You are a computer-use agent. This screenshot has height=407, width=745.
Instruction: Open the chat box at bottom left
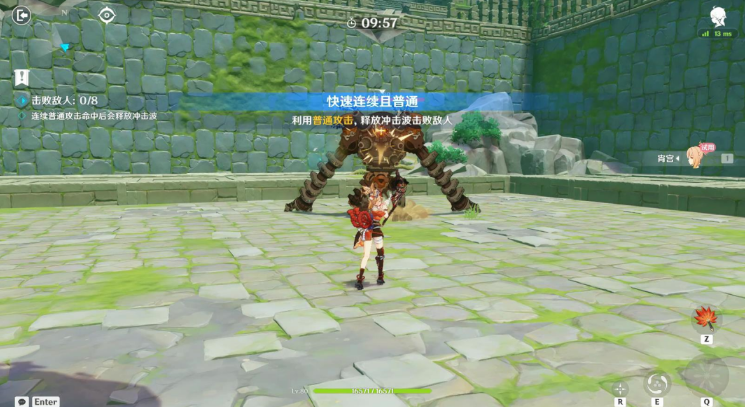[22, 401]
